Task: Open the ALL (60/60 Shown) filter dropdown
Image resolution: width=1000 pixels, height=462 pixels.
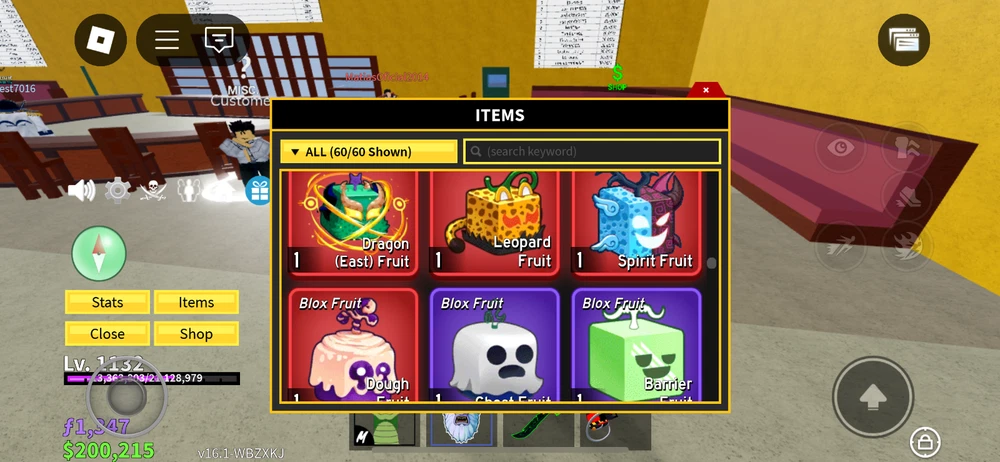Action: click(x=368, y=152)
